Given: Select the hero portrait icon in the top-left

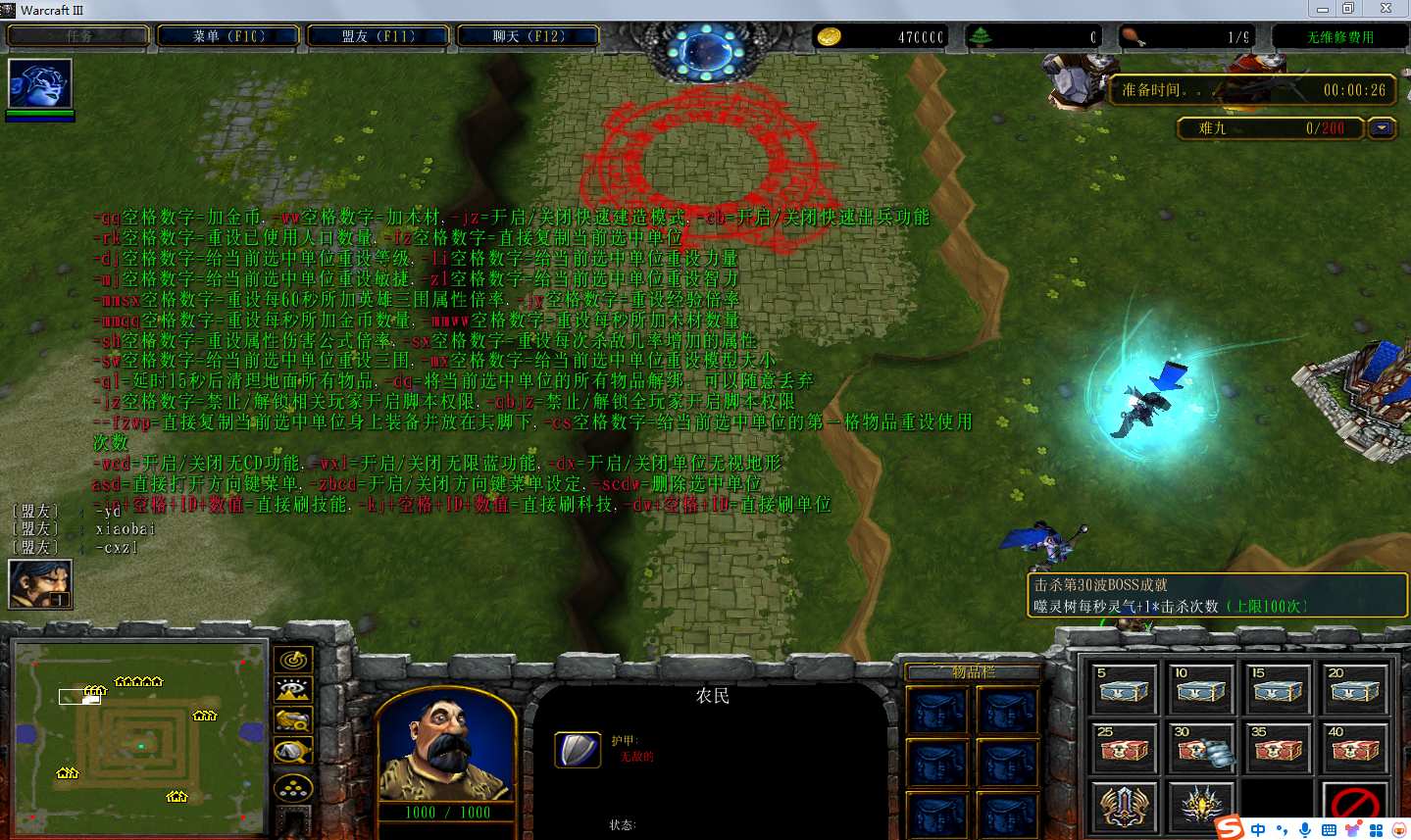Looking at the screenshot, I should (x=40, y=83).
